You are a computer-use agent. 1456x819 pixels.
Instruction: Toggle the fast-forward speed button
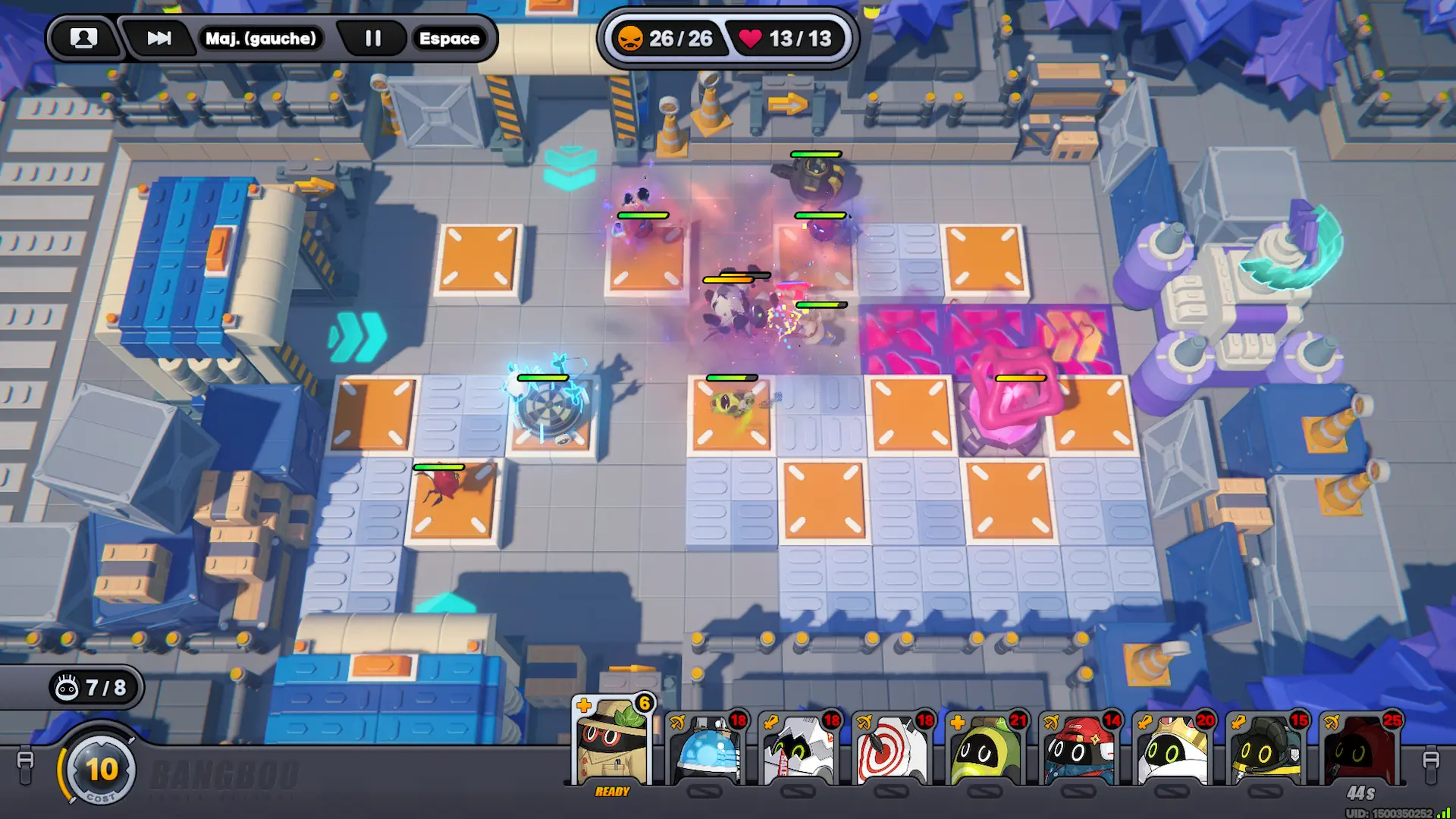coord(158,38)
